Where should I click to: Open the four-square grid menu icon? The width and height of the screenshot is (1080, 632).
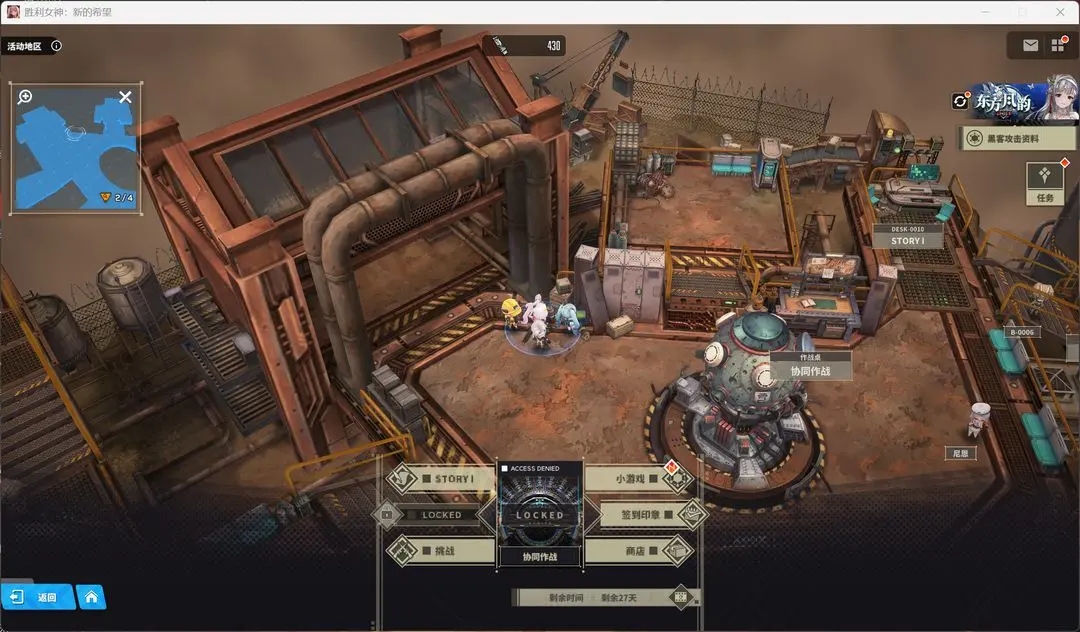[1058, 45]
